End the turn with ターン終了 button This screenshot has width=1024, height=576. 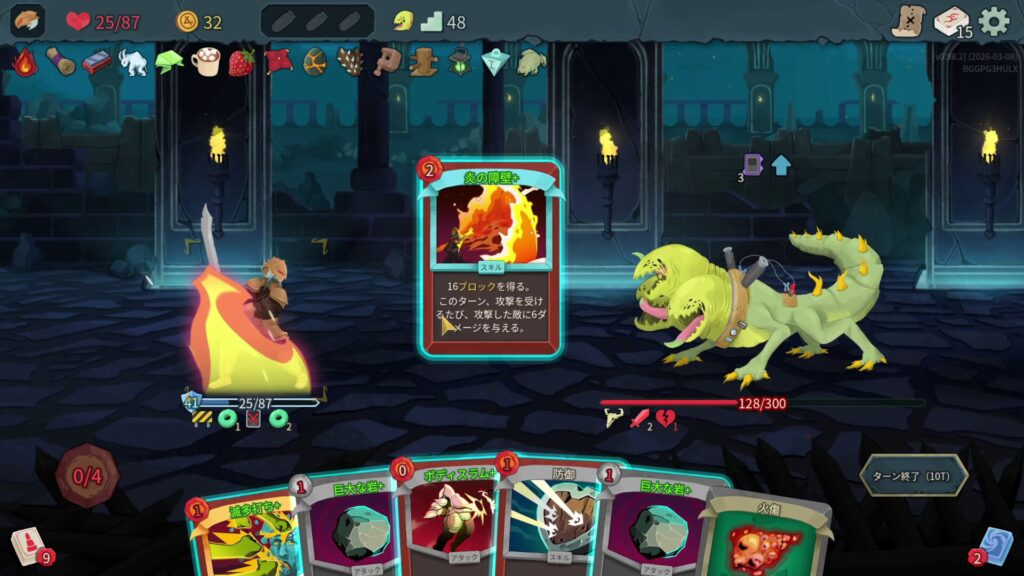coord(913,476)
